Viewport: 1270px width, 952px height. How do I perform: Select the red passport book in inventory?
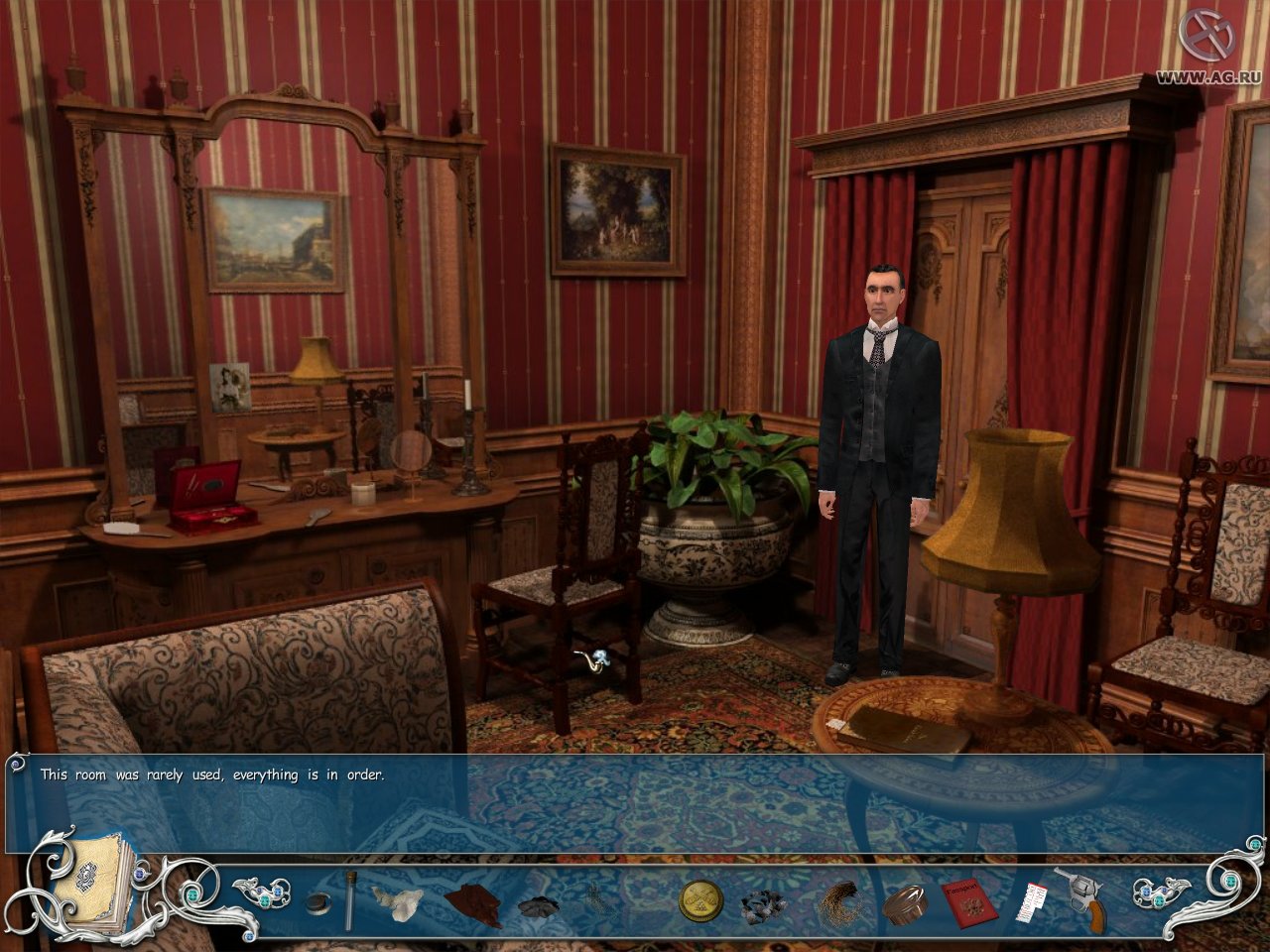click(x=967, y=900)
